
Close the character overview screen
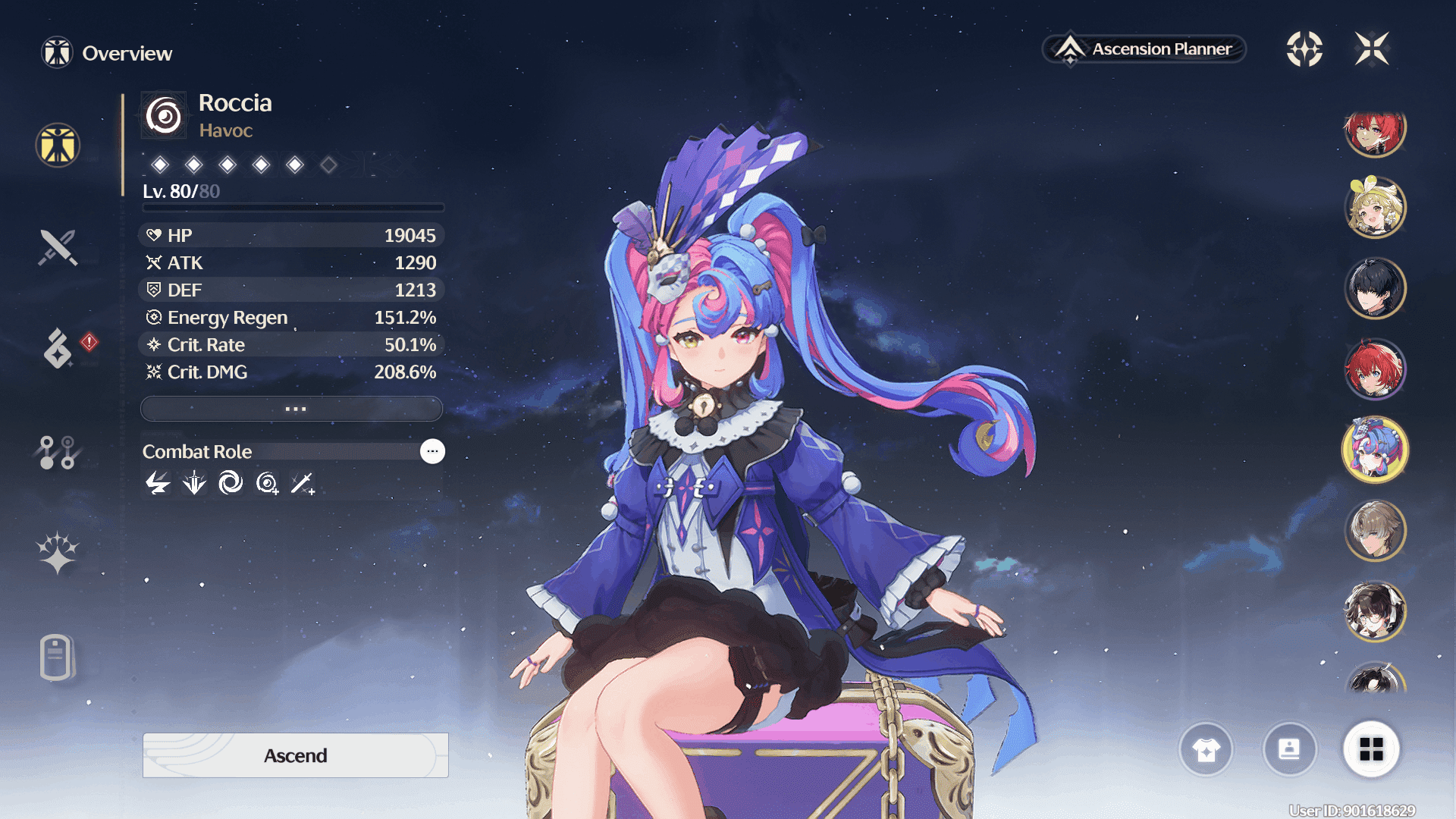(1372, 49)
